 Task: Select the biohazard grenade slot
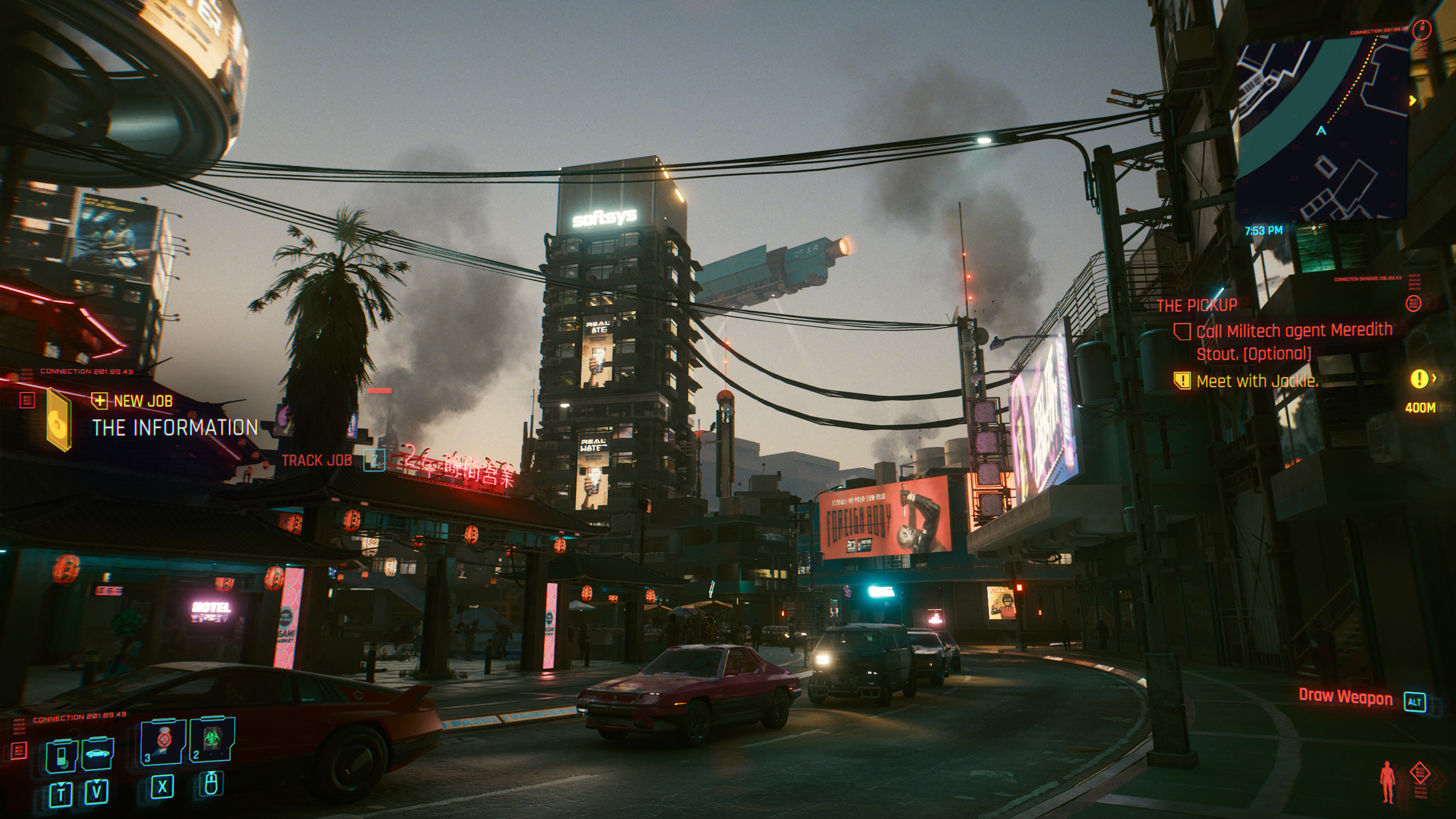click(x=212, y=741)
